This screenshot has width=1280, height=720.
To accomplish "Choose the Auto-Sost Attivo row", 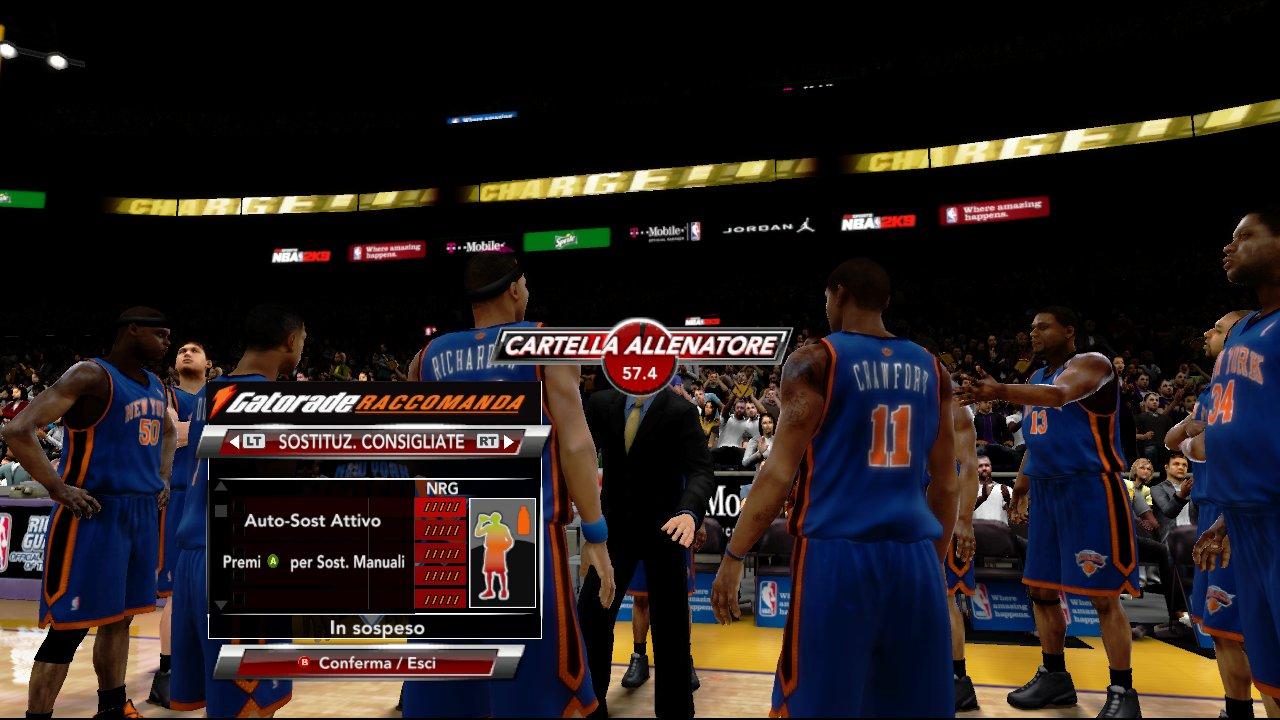I will click(311, 521).
